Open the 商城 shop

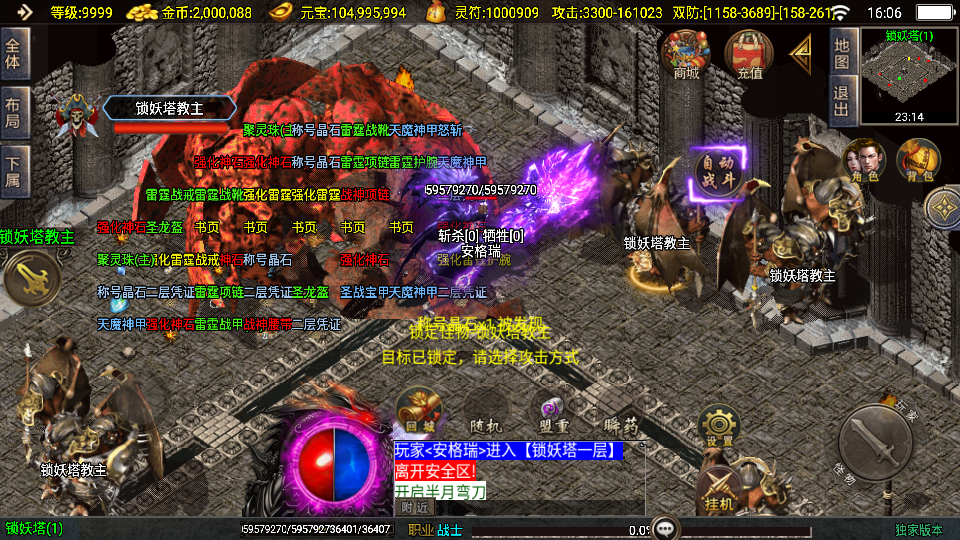[x=686, y=54]
